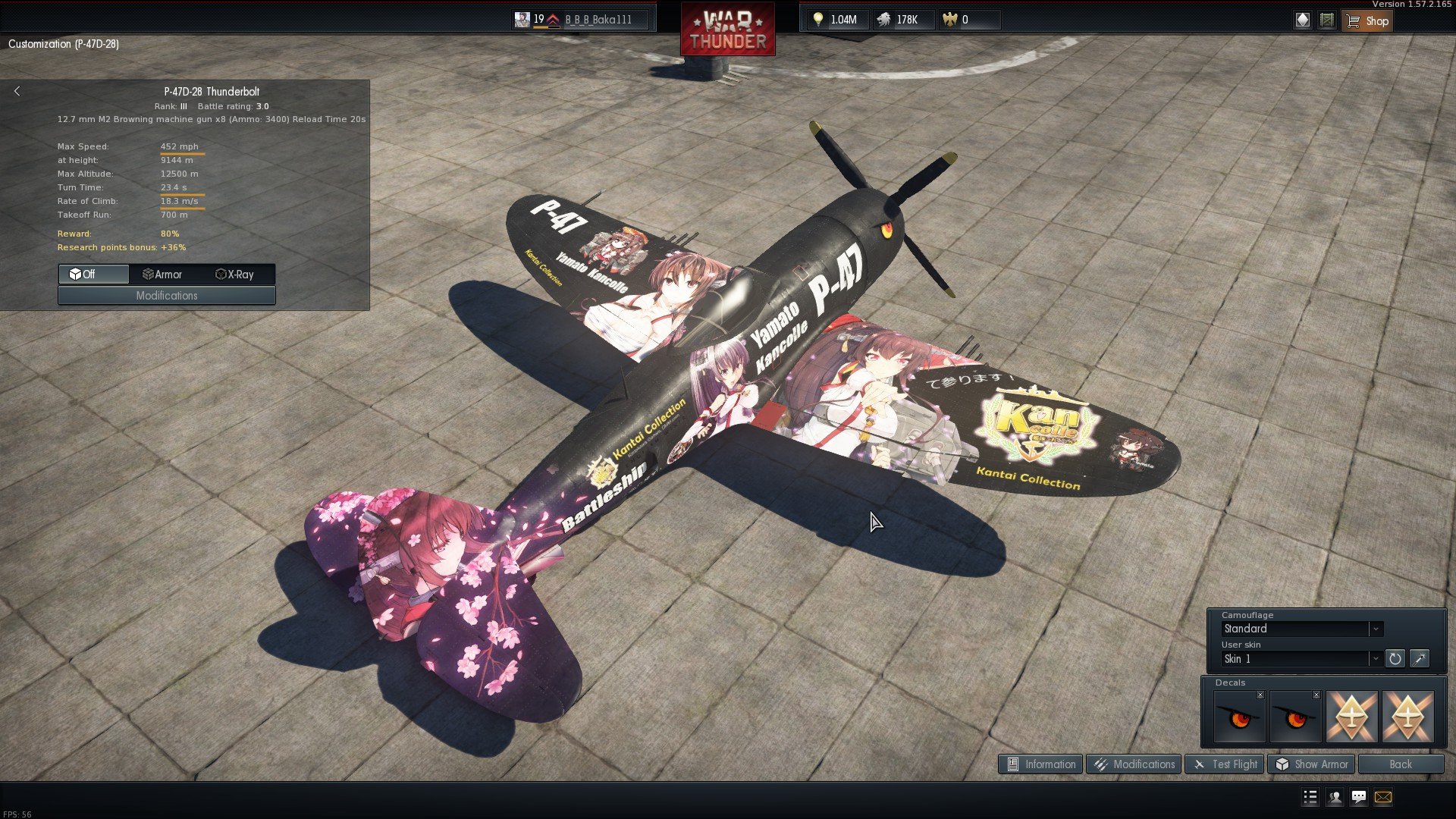Leave customization with the Back button
Image resolution: width=1456 pixels, height=819 pixels.
click(x=1400, y=764)
